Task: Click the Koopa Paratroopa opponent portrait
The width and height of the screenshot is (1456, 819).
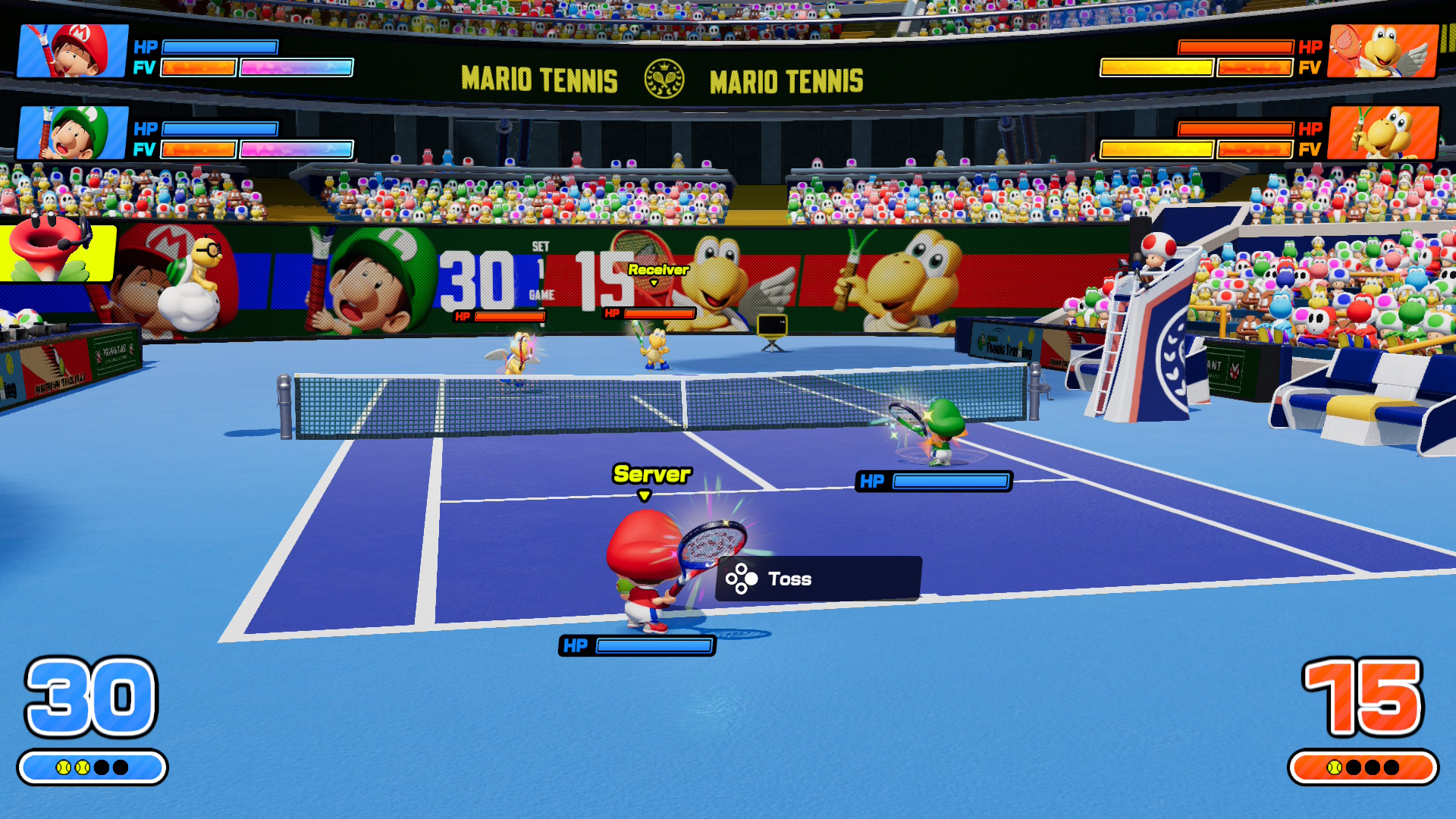Action: coord(1382,51)
